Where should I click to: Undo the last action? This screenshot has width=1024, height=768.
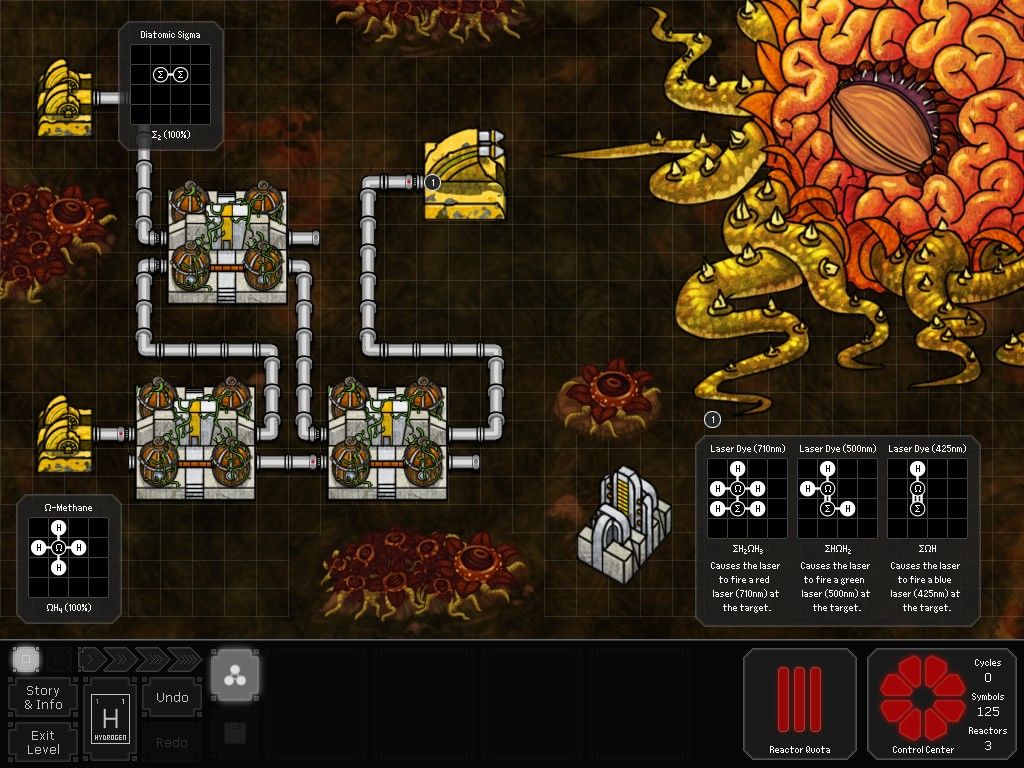(172, 697)
